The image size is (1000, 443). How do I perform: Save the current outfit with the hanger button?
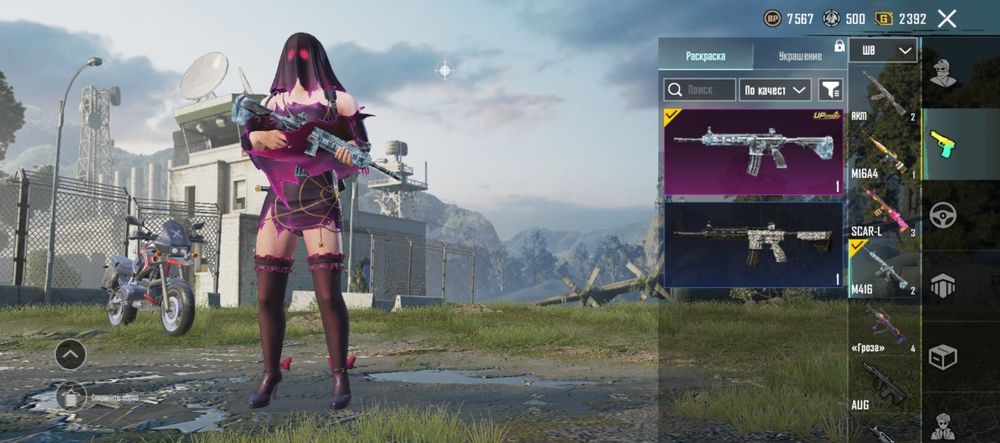coord(70,396)
